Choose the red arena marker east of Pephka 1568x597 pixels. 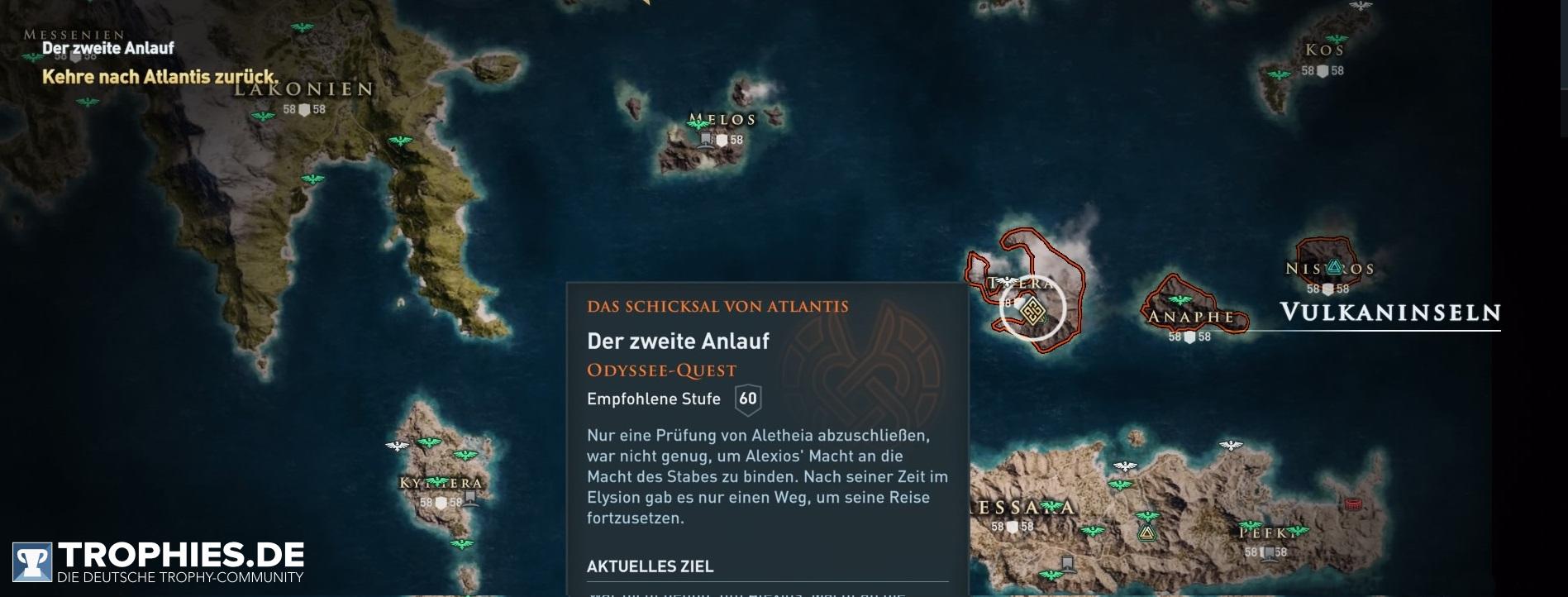tap(1353, 503)
